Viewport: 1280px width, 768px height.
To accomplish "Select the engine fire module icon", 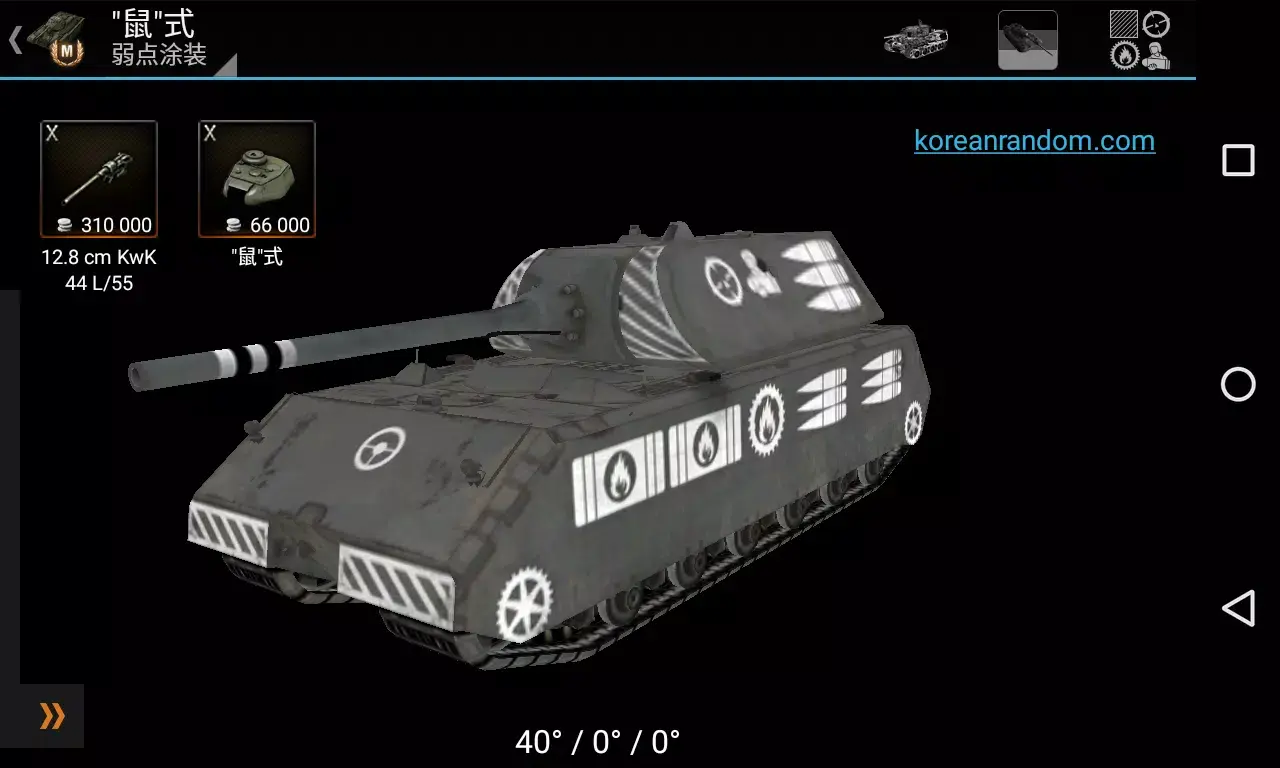I will [1124, 55].
